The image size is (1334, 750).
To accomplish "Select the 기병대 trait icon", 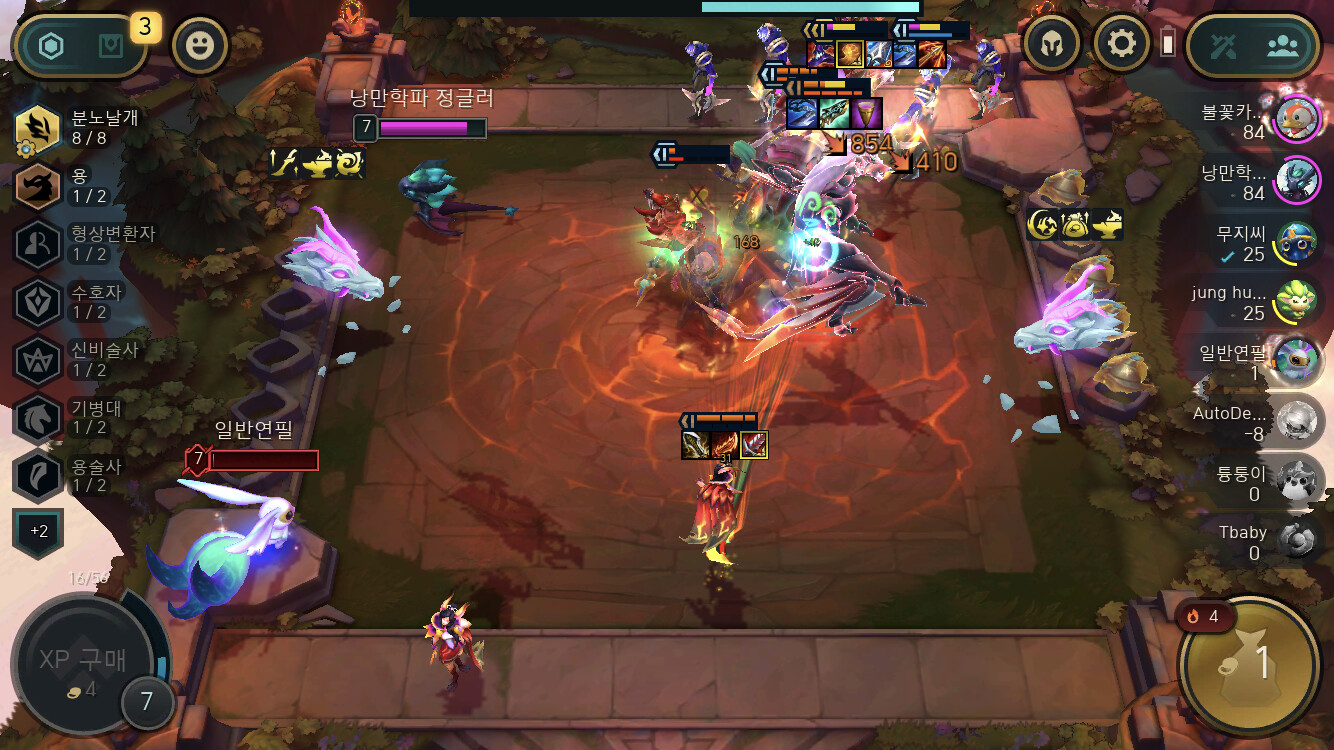I will coord(37,414).
